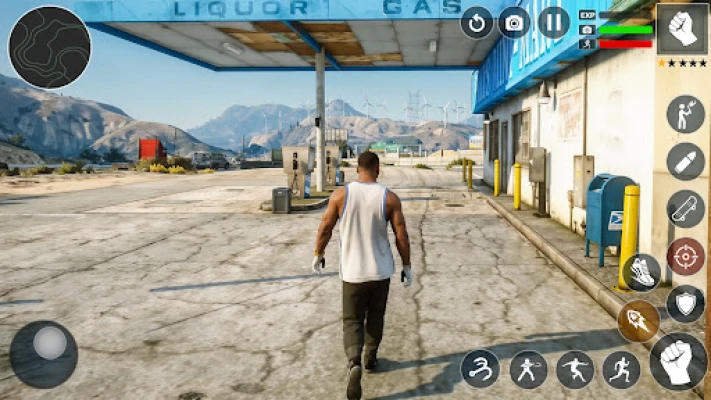This screenshot has width=711, height=400.
Task: Toggle the red crosshair aim button
Action: click(685, 256)
